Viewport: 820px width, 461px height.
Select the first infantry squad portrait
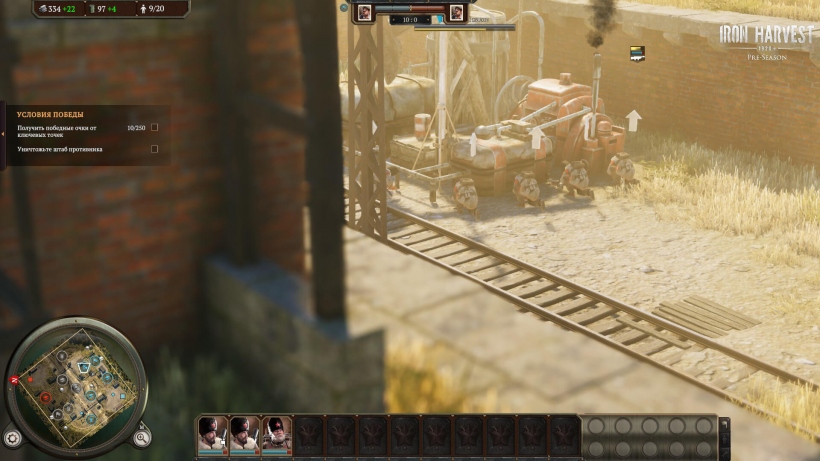click(213, 433)
